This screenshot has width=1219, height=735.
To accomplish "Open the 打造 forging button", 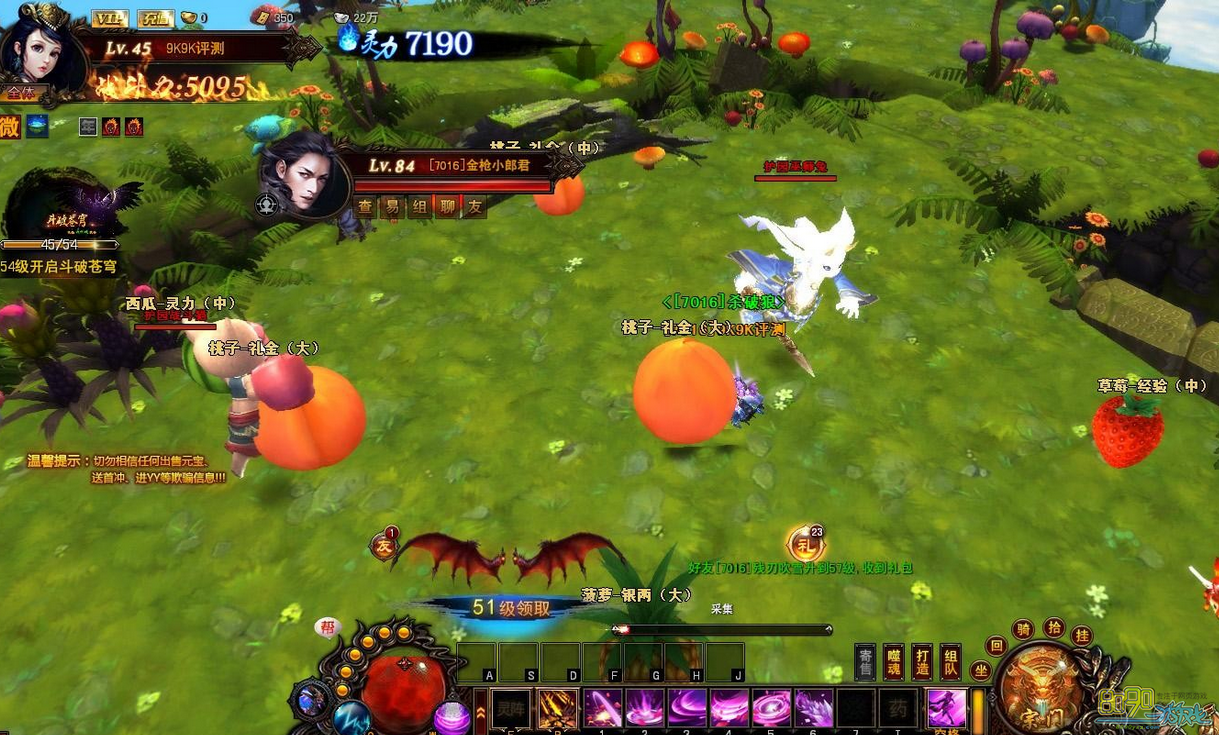I will tap(922, 663).
